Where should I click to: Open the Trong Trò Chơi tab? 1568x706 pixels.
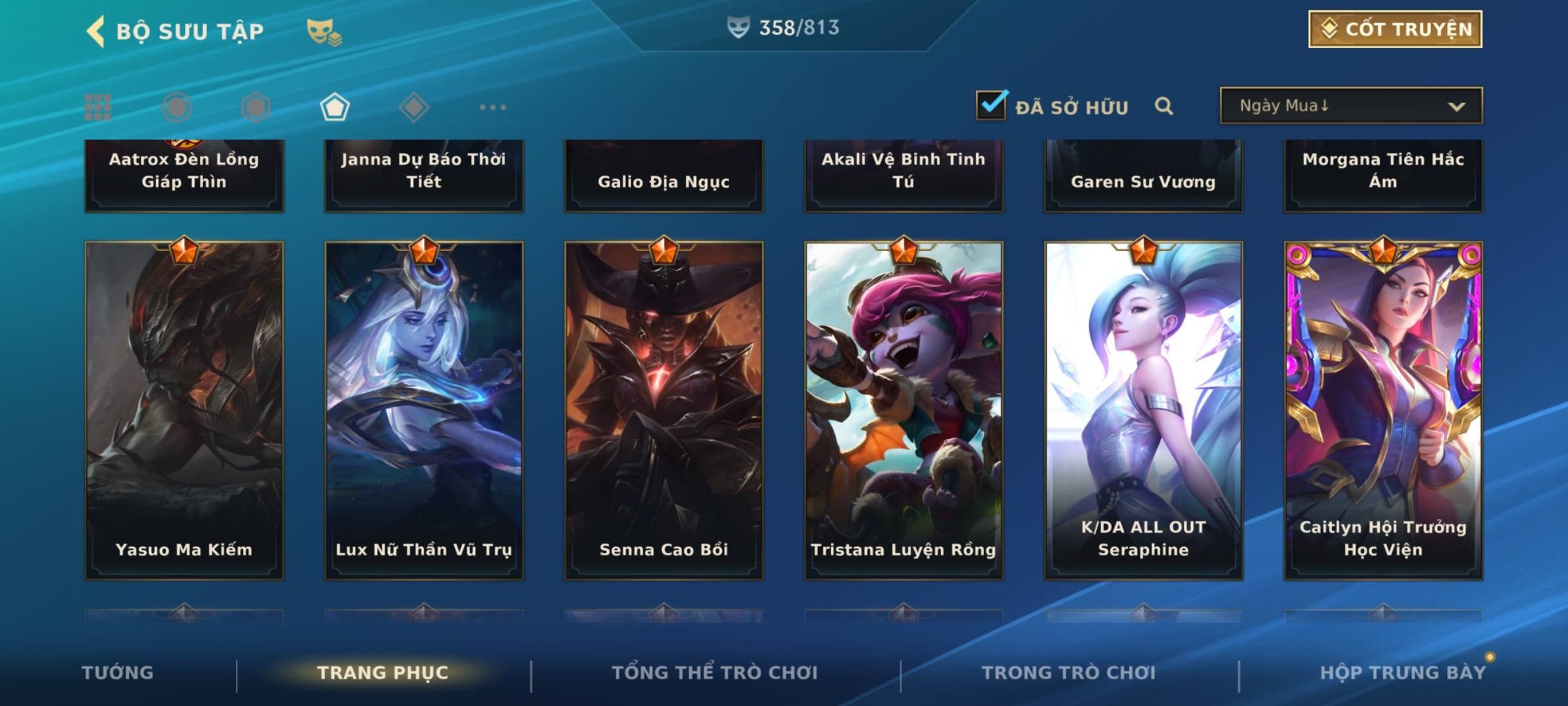[x=1069, y=673]
